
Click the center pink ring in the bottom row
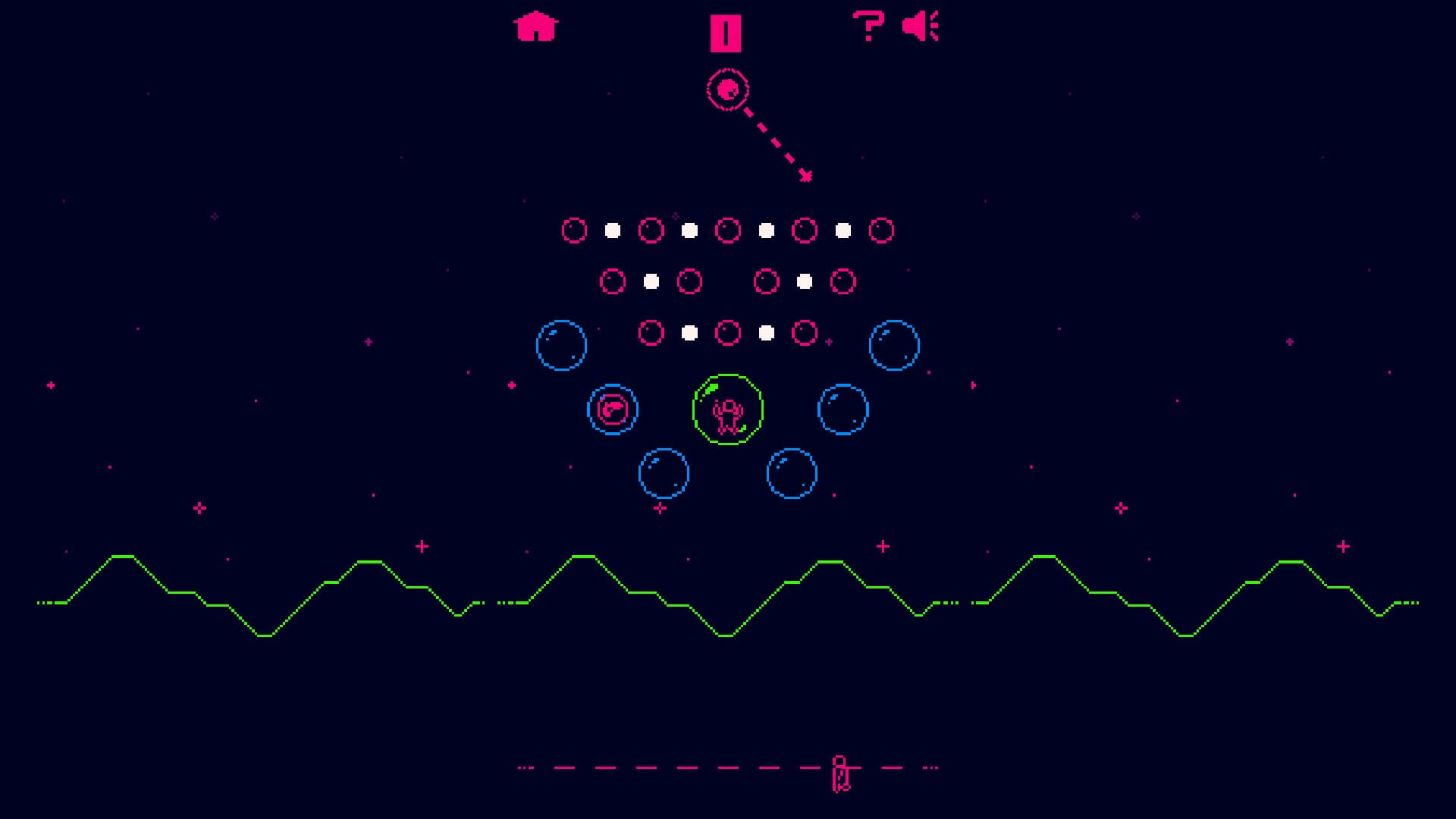pos(729,331)
